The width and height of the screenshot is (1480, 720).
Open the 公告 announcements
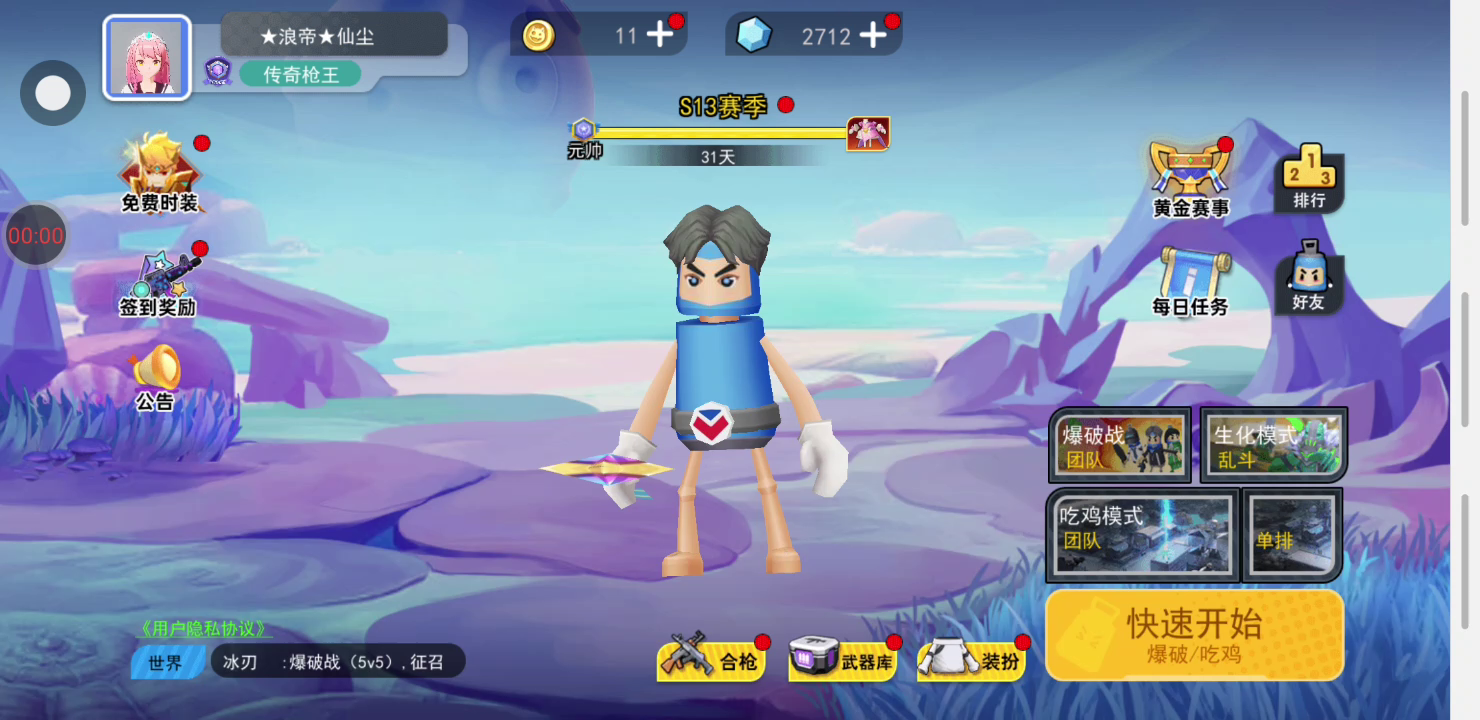[x=156, y=378]
